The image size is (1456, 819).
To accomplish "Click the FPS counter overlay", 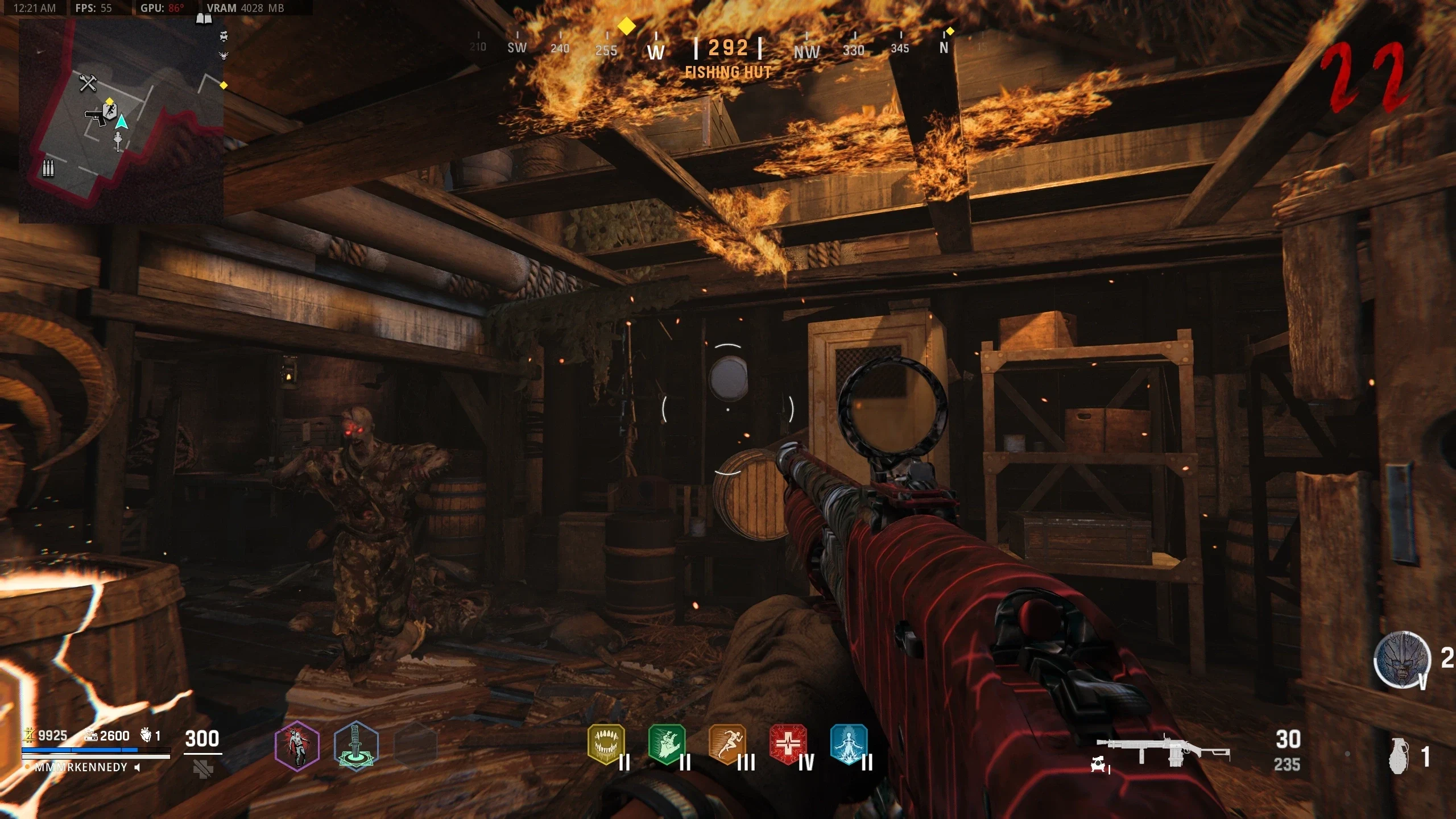I will tap(94, 8).
